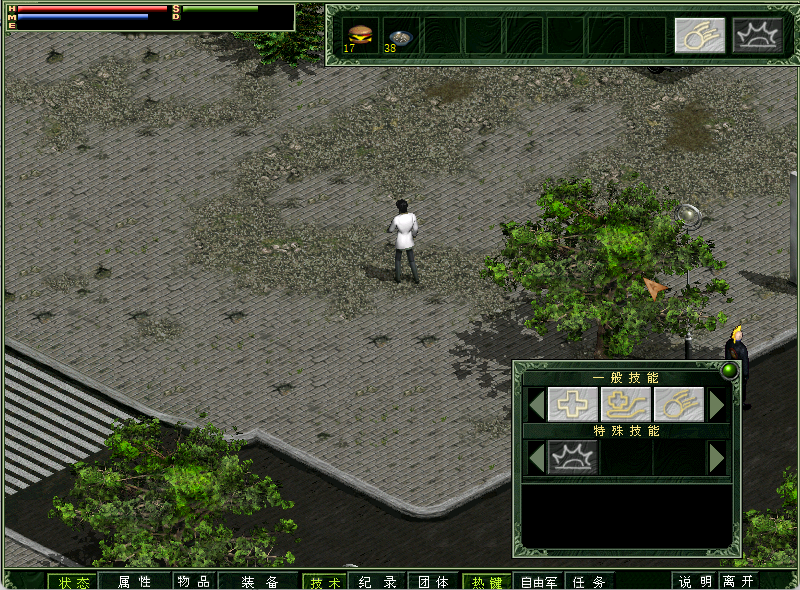
Task: Choose the sunburst skill under 特殊技能
Action: pos(573,457)
